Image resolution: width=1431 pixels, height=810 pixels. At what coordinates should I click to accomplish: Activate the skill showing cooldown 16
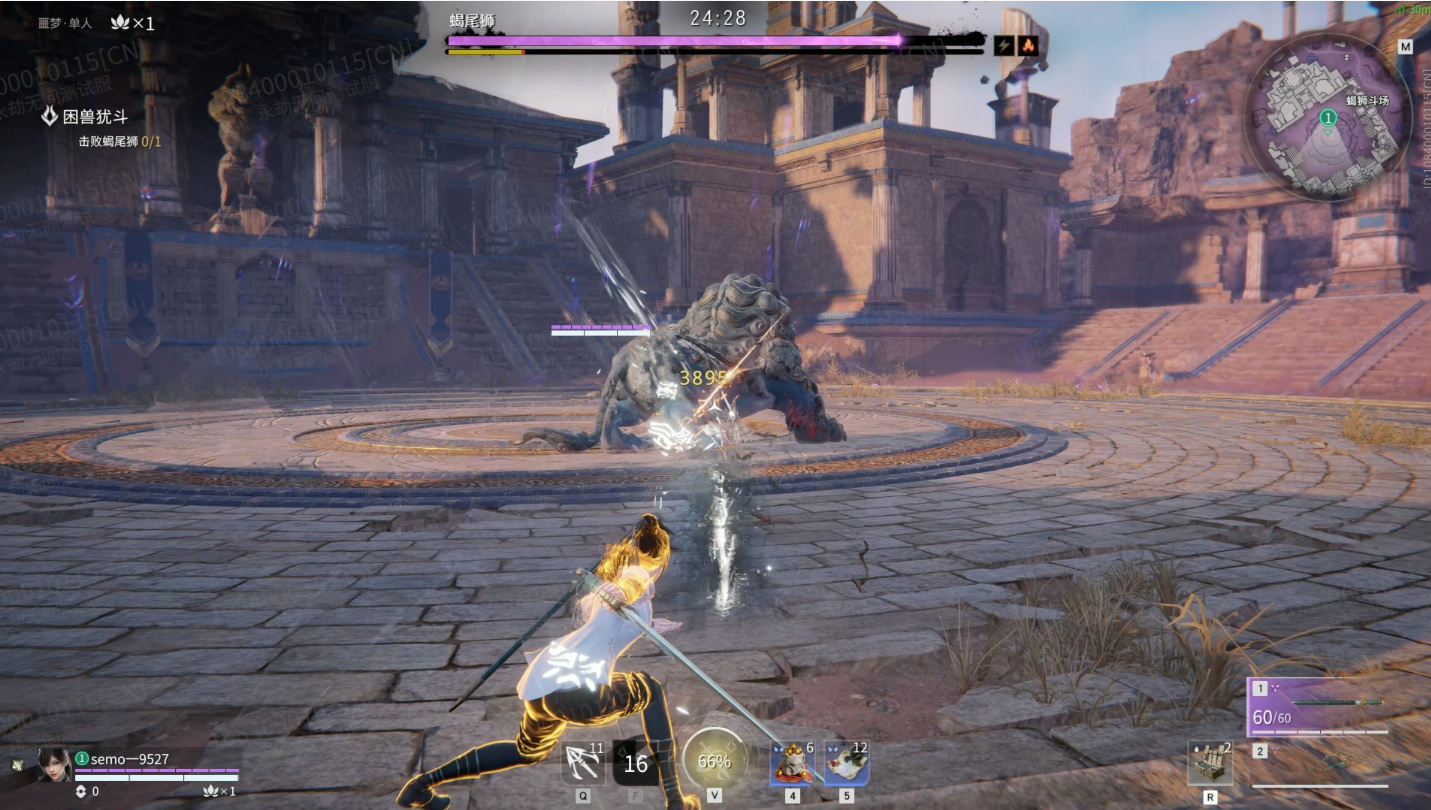tap(636, 764)
